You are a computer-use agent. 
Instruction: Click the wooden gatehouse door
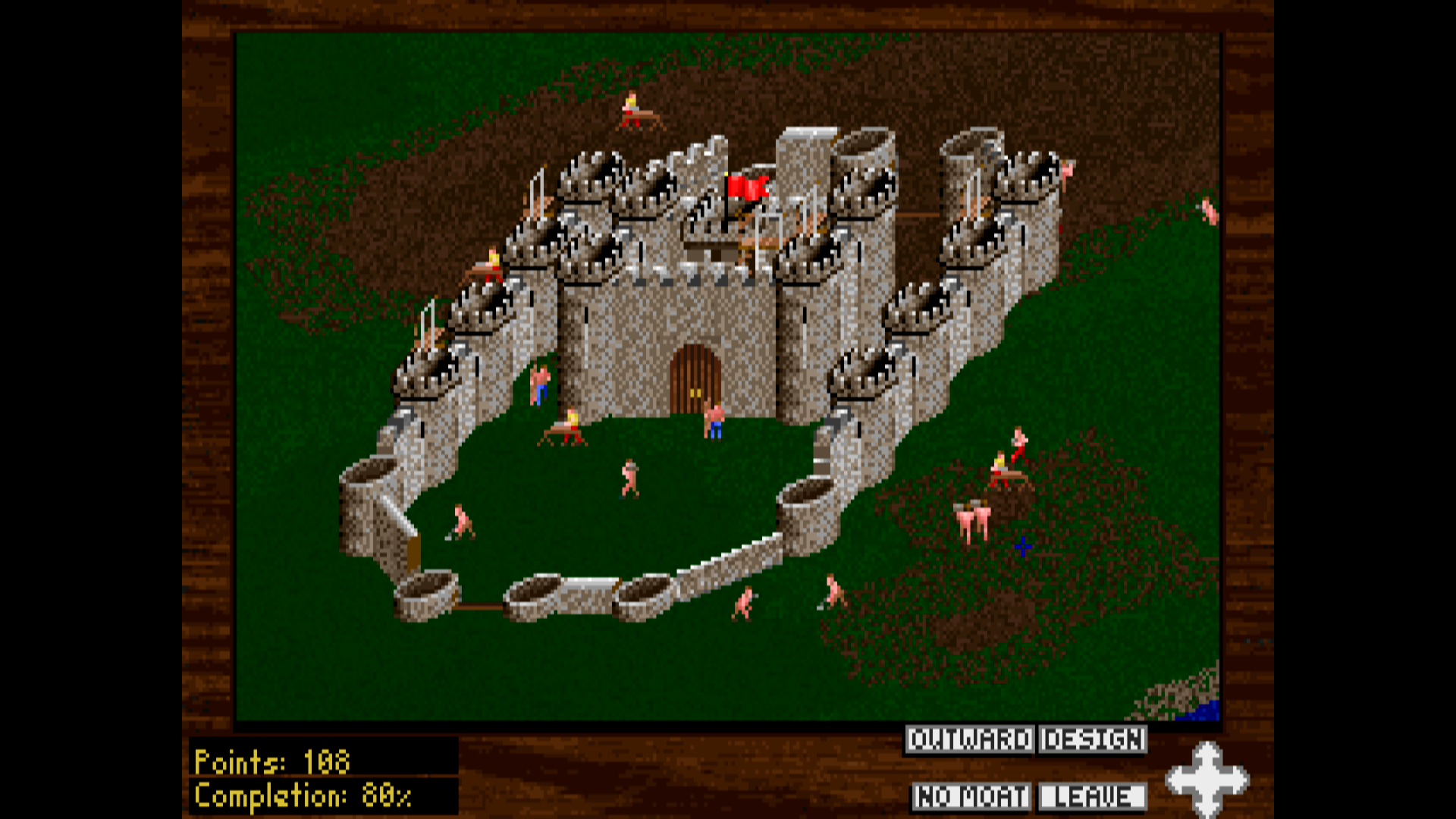[696, 379]
